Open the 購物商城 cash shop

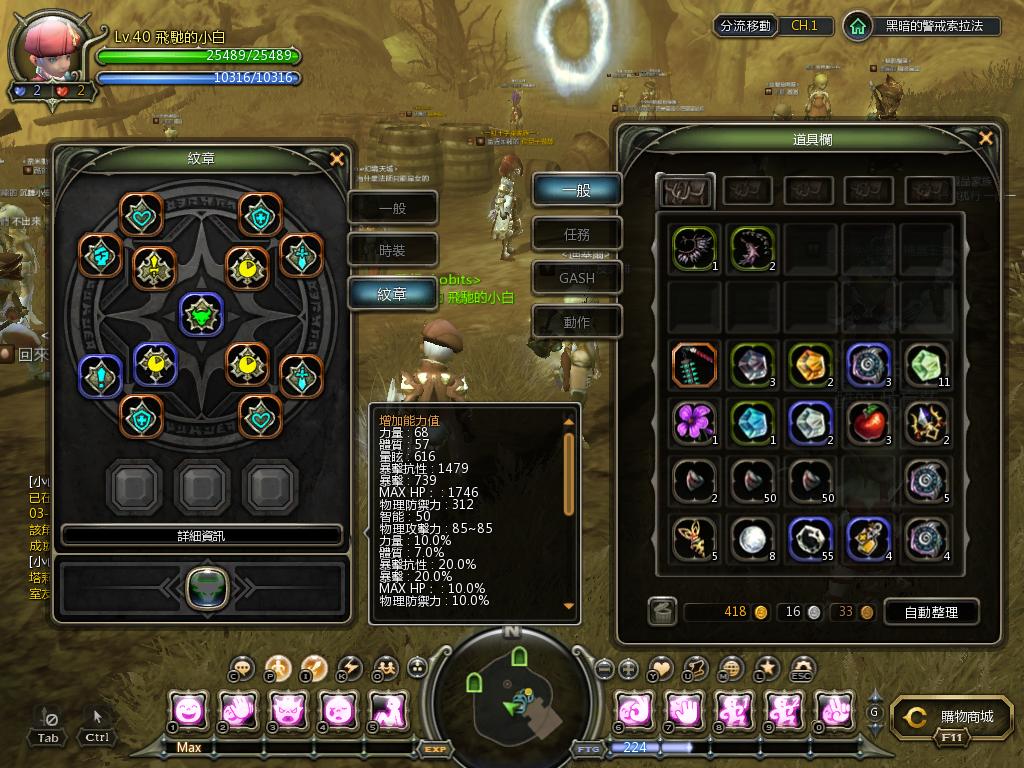tap(948, 717)
